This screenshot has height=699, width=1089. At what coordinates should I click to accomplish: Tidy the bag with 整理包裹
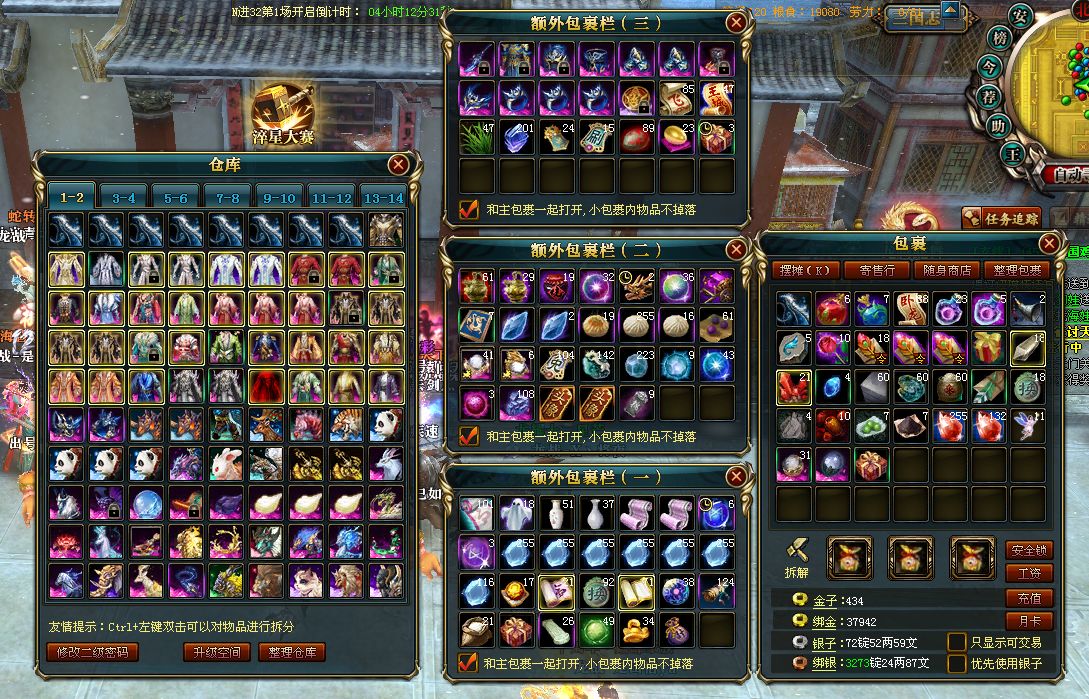point(1017,270)
